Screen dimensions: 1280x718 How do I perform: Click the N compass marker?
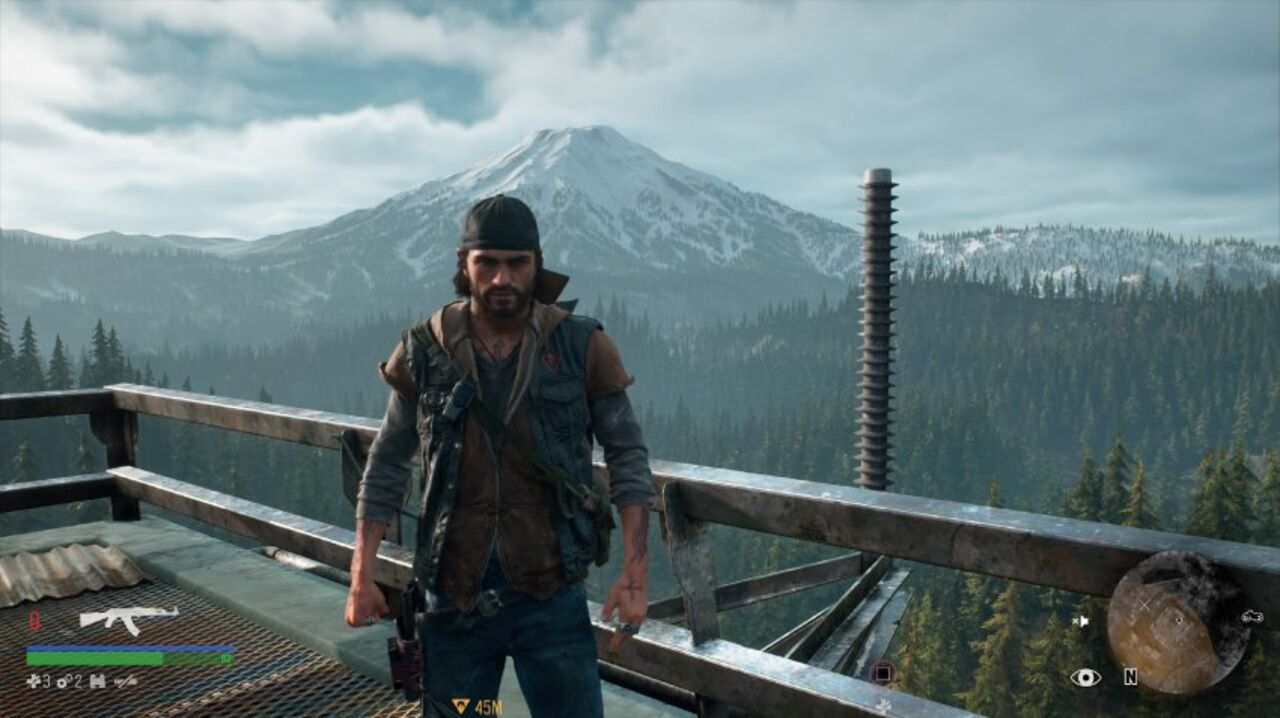tap(1130, 677)
